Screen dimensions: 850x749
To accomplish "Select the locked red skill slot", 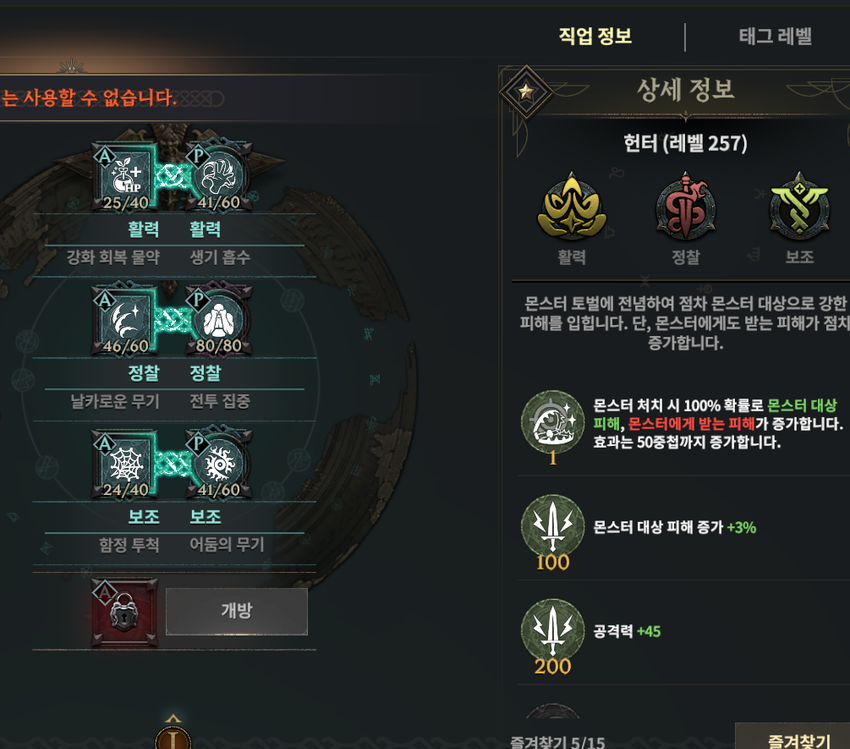I will coord(124,611).
